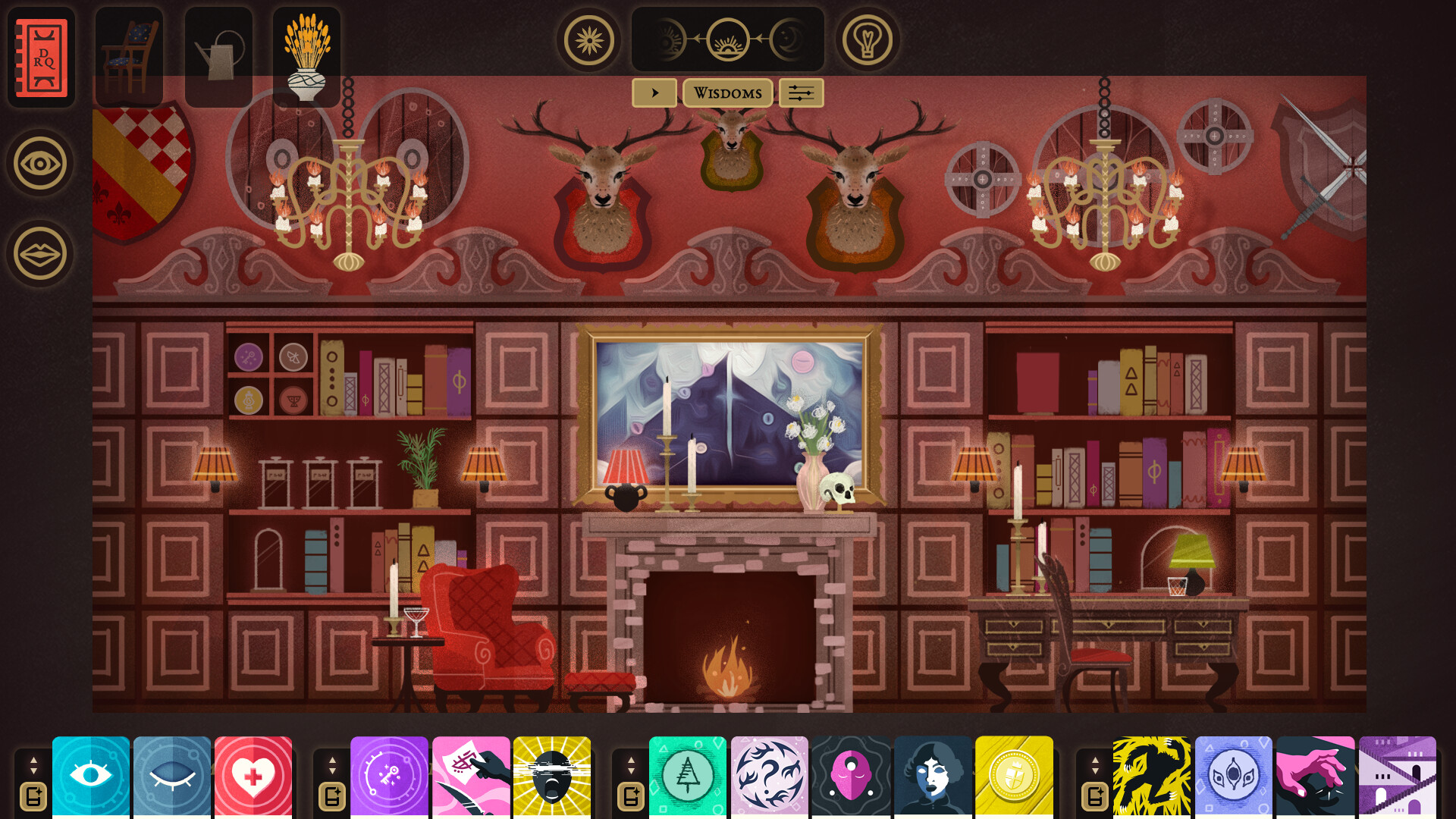Select the blue upholstered chair item slot
The image size is (1456, 819).
pos(130,55)
